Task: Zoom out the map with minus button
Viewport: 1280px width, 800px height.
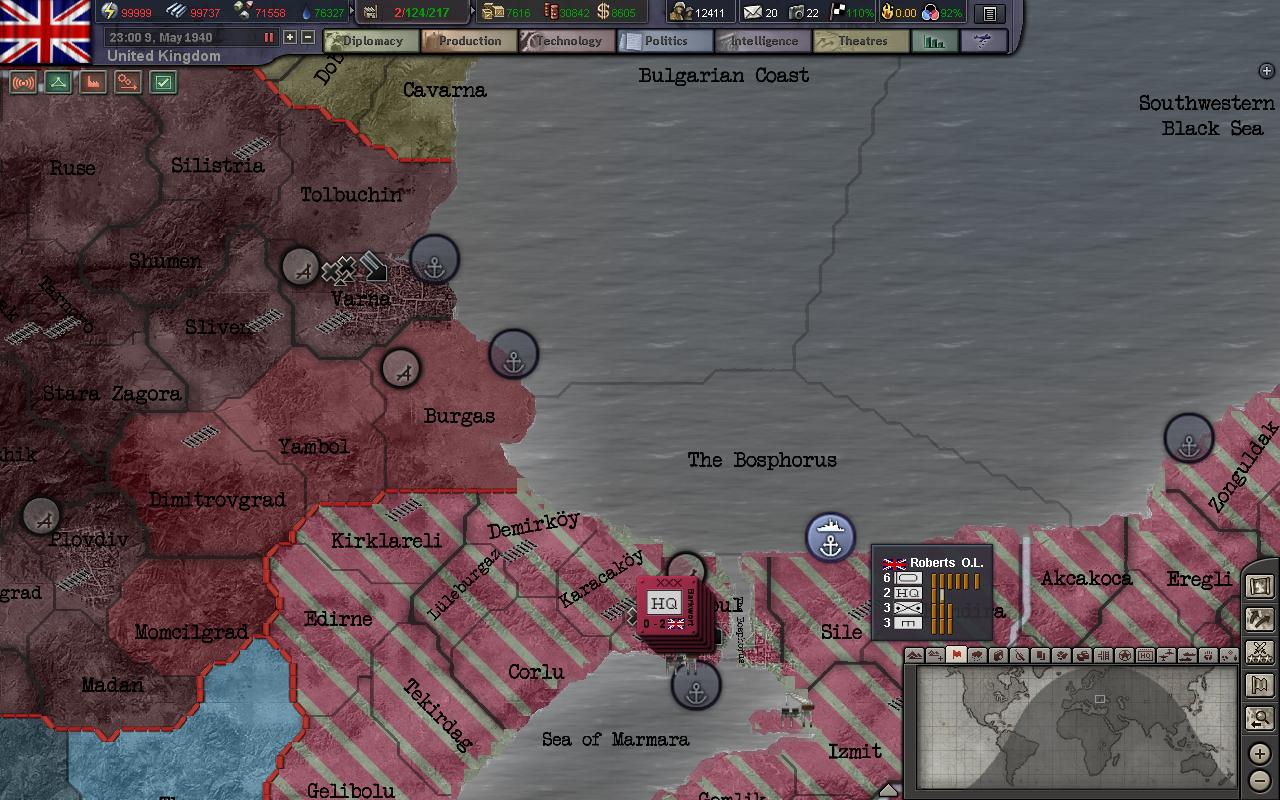Action: [1259, 780]
